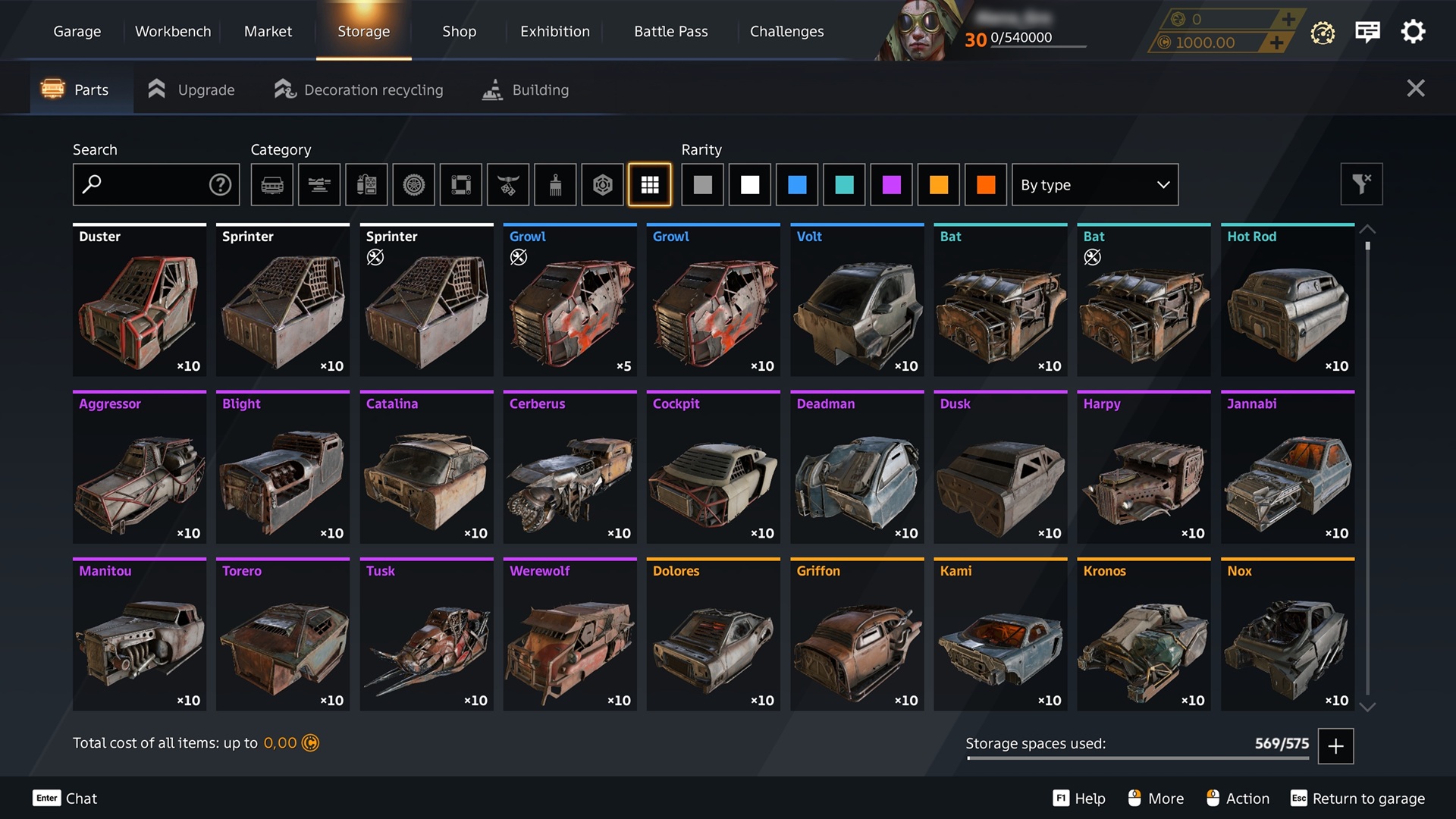
Task: Click the parts search field
Action: pyautogui.click(x=148, y=184)
